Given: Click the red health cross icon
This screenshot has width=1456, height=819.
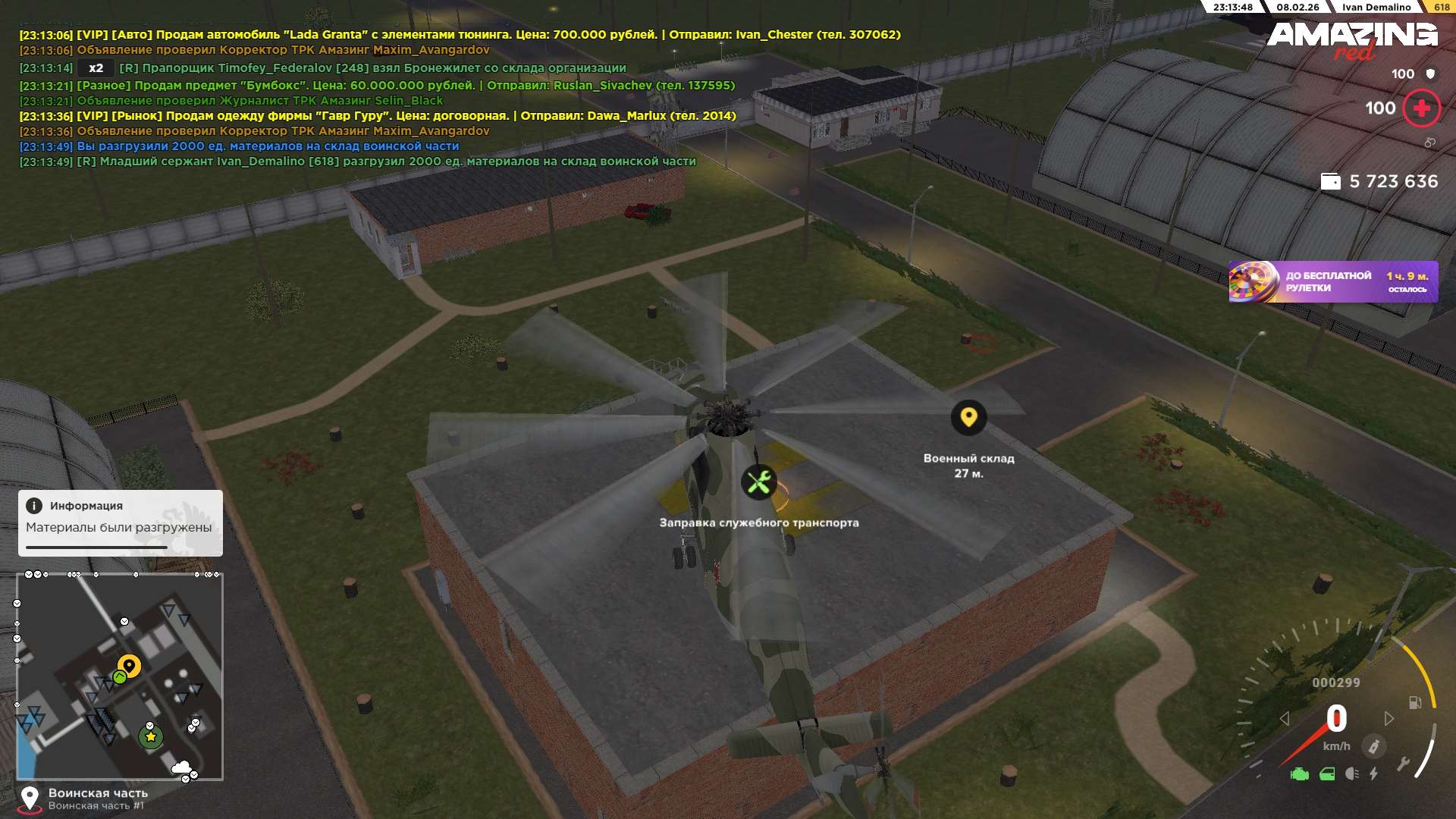Looking at the screenshot, I should tap(1421, 108).
